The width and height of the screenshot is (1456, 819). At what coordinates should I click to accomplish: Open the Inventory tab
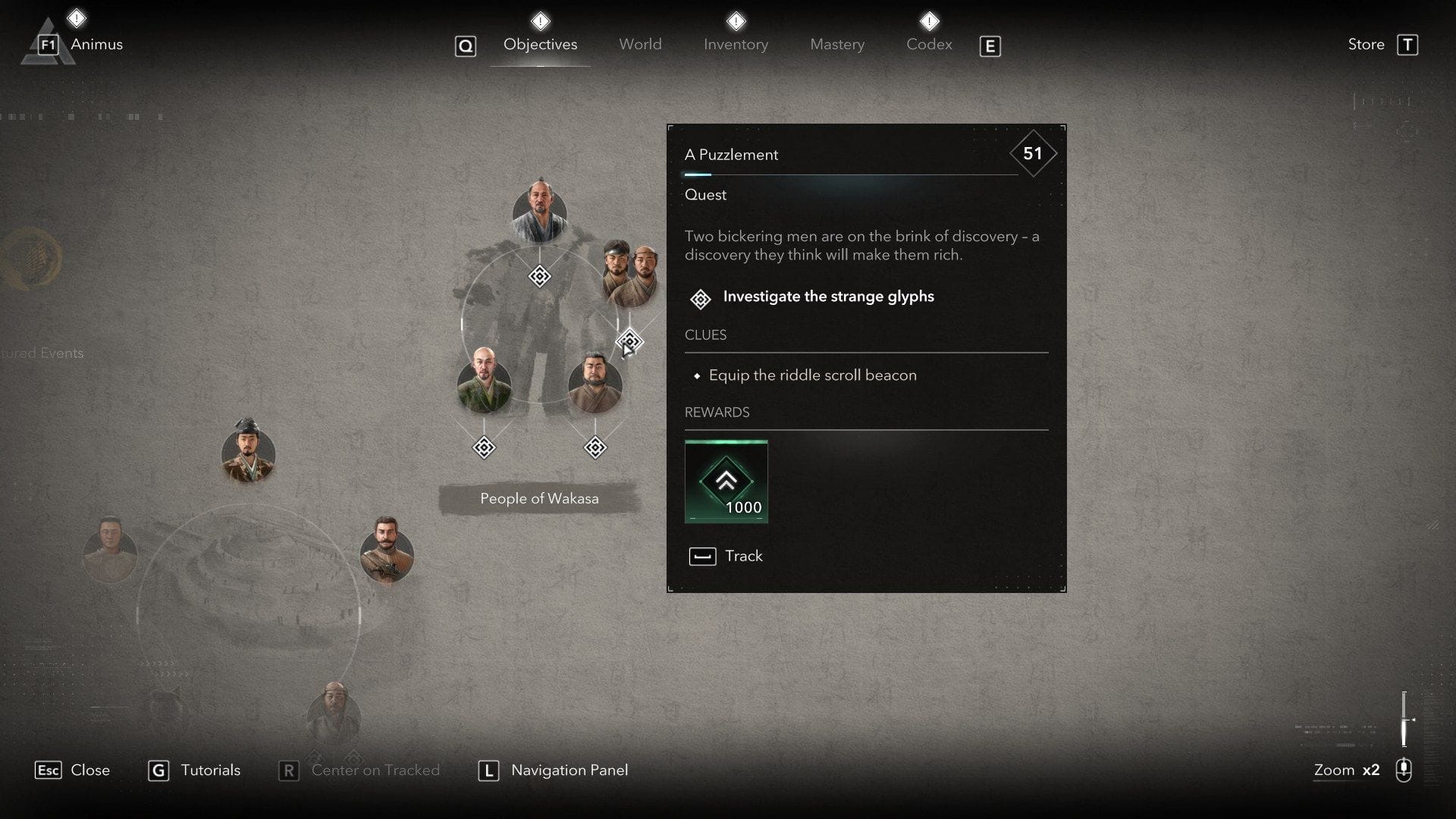tap(735, 44)
